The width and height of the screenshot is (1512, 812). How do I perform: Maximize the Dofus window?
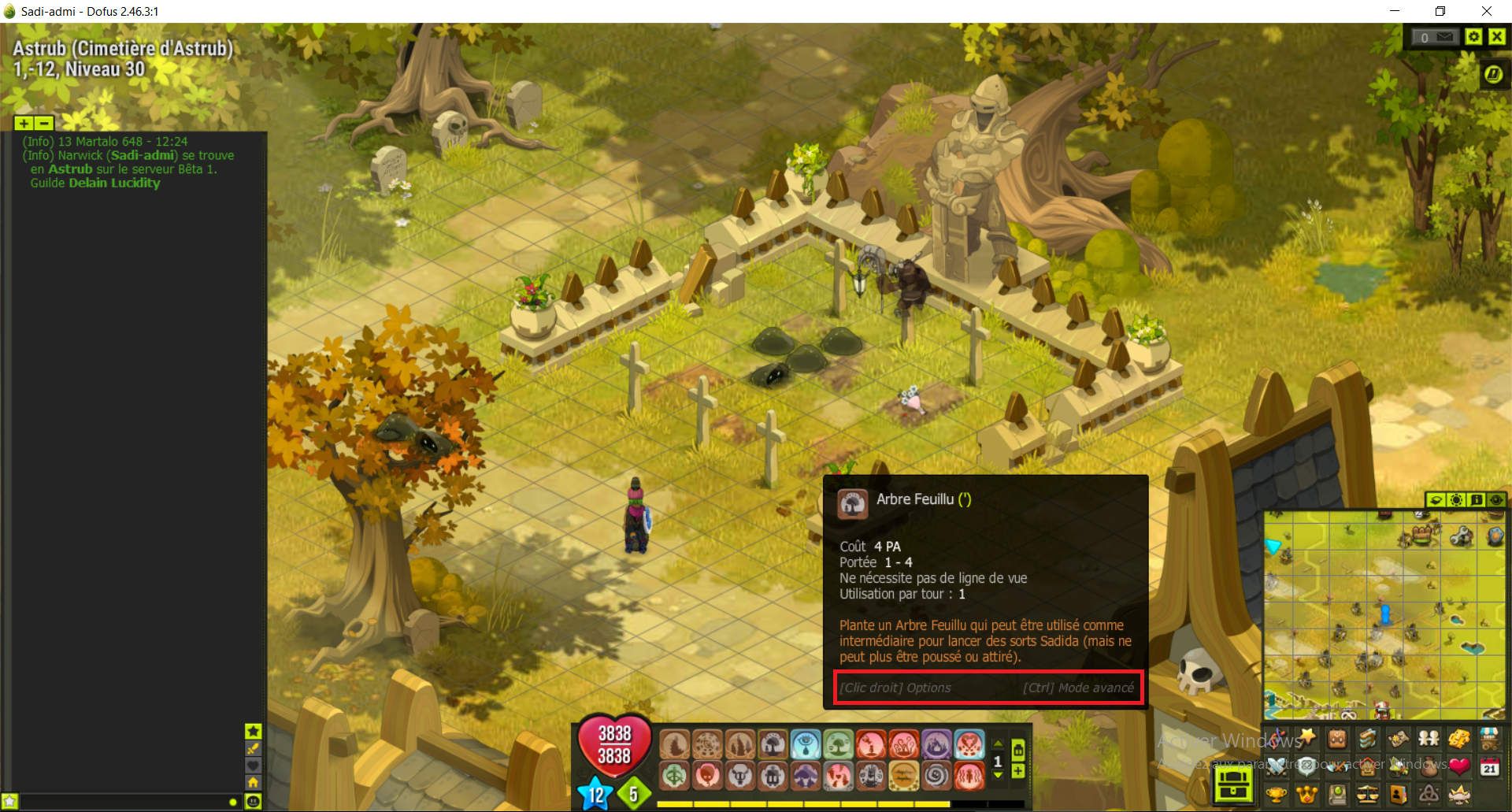click(x=1440, y=11)
